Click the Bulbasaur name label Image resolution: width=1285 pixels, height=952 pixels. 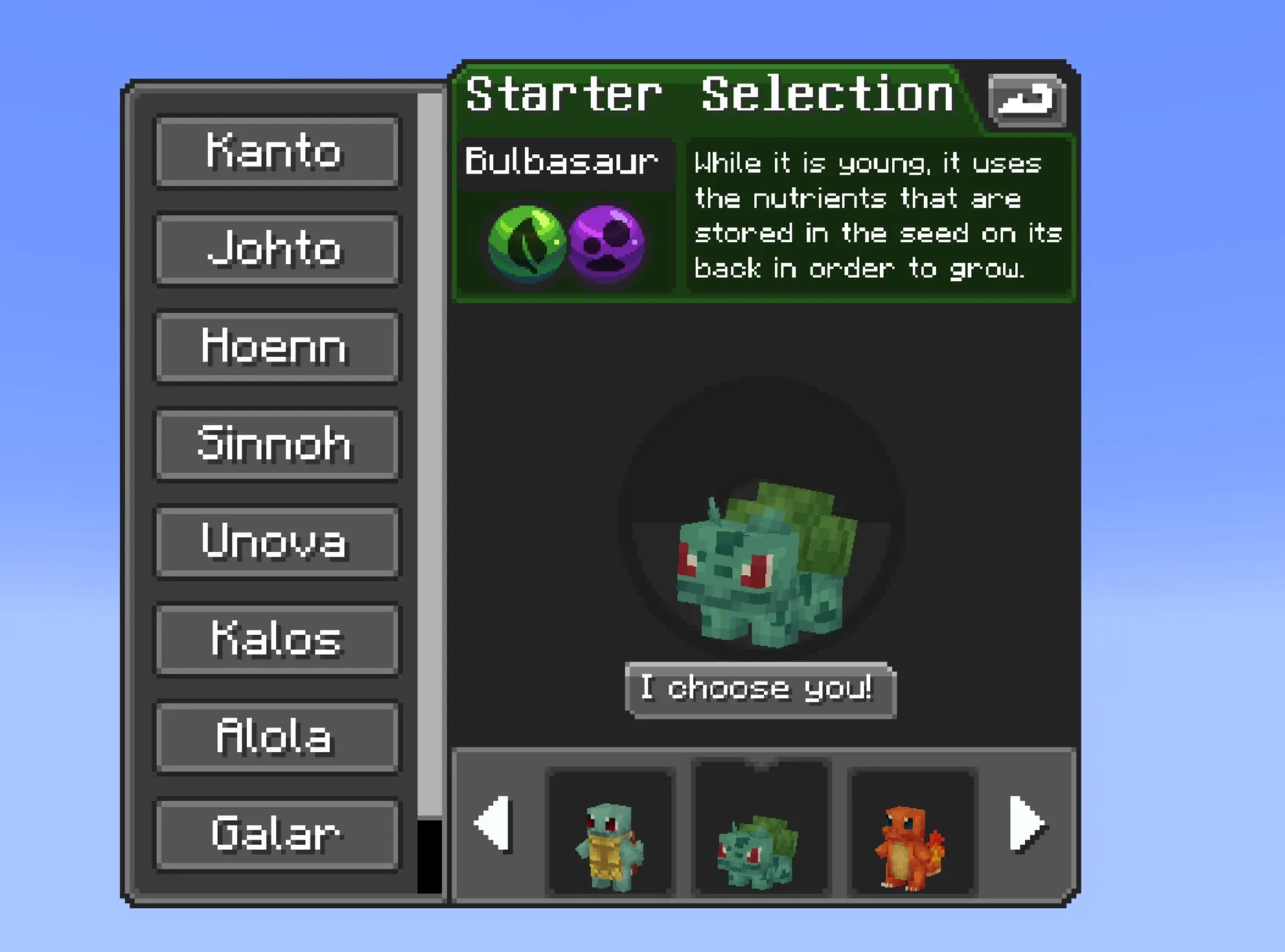pos(564,163)
